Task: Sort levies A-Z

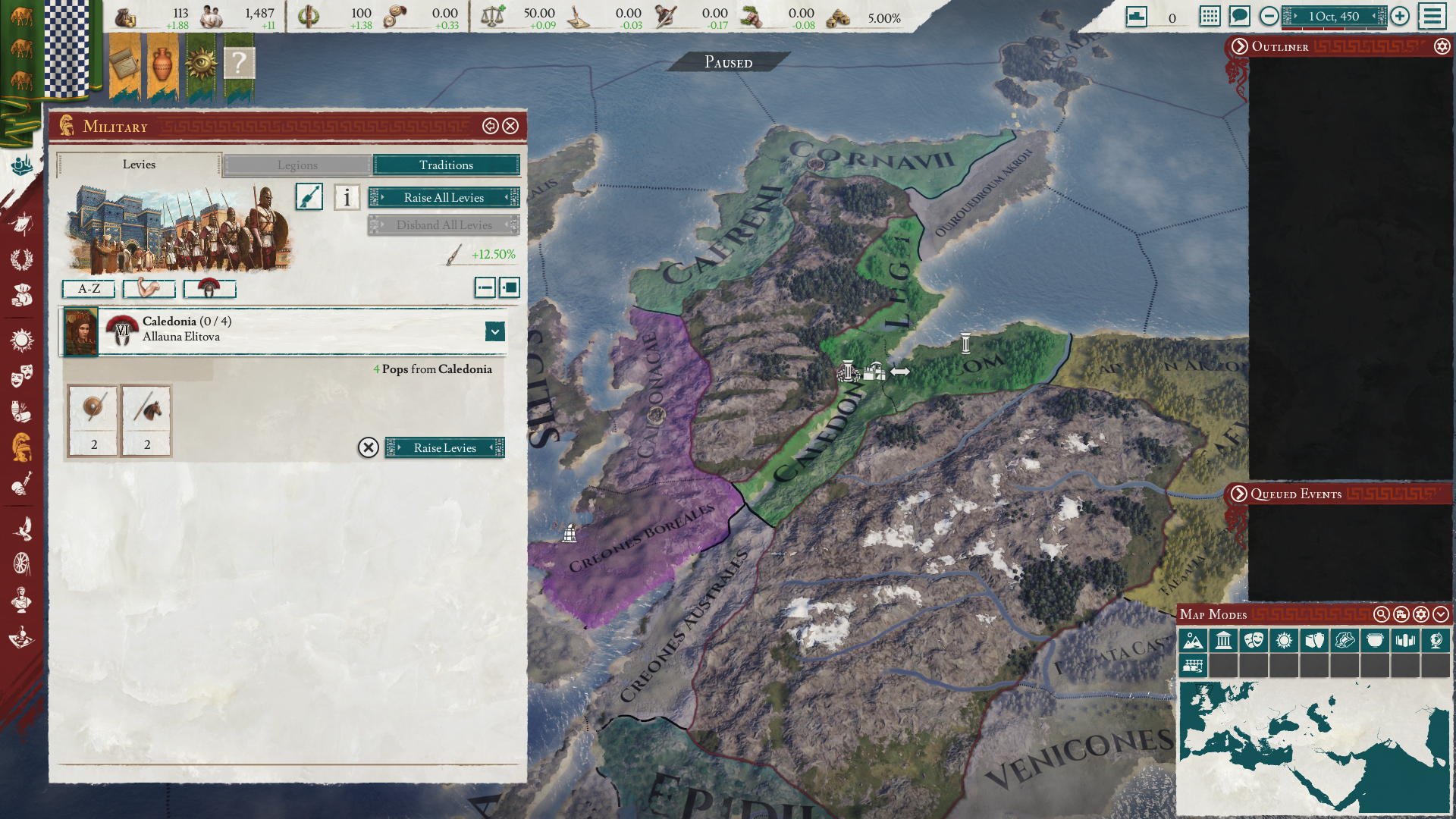Action: 89,288
